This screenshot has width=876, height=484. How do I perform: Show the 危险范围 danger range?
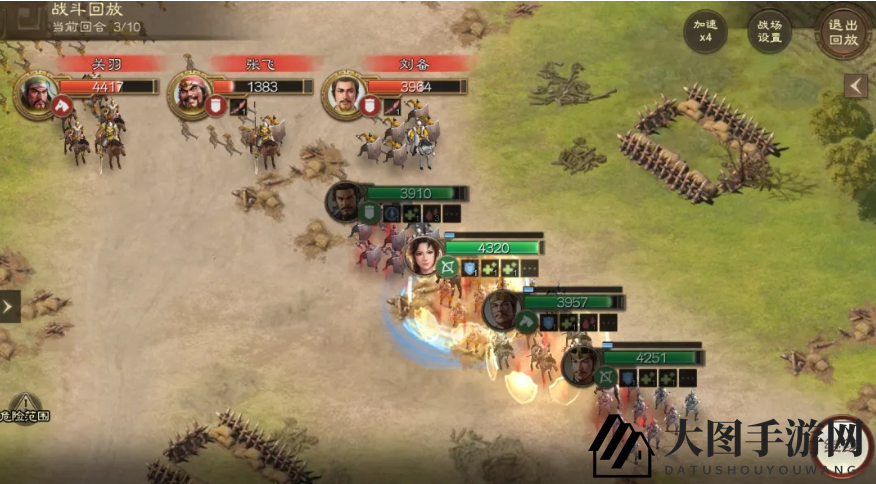[24, 407]
